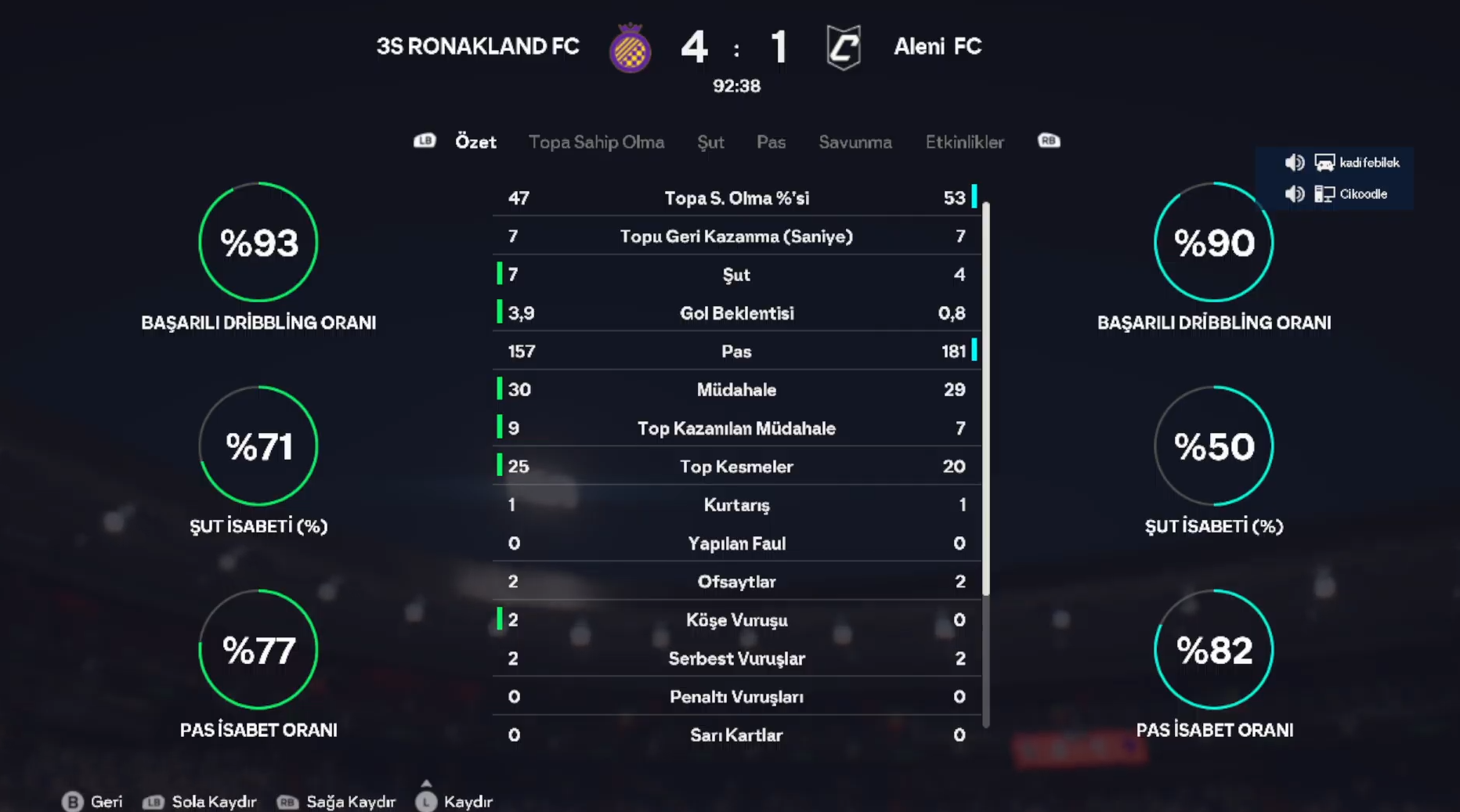This screenshot has width=1460, height=812.
Task: Toggle Cikoodle voice chat speaker icon
Action: (x=1294, y=194)
